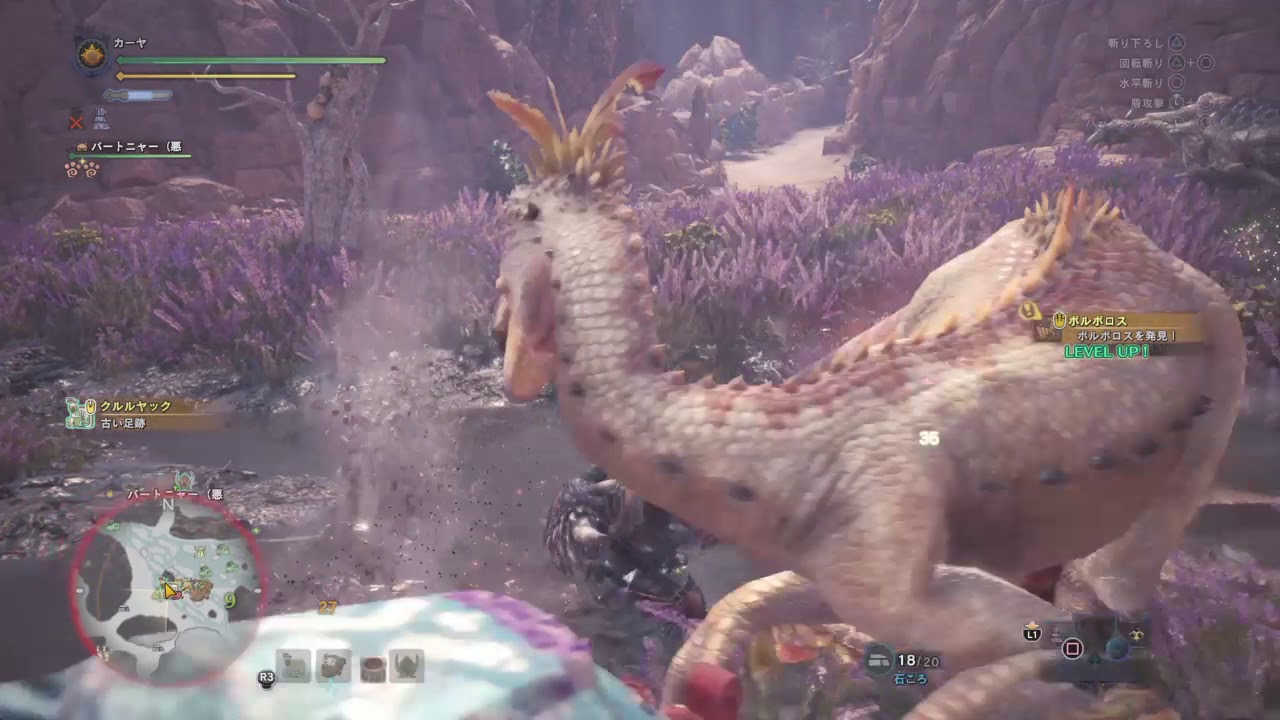Click the square button item-use prompt
Screen dimensions: 1280x720
pos(1073,648)
